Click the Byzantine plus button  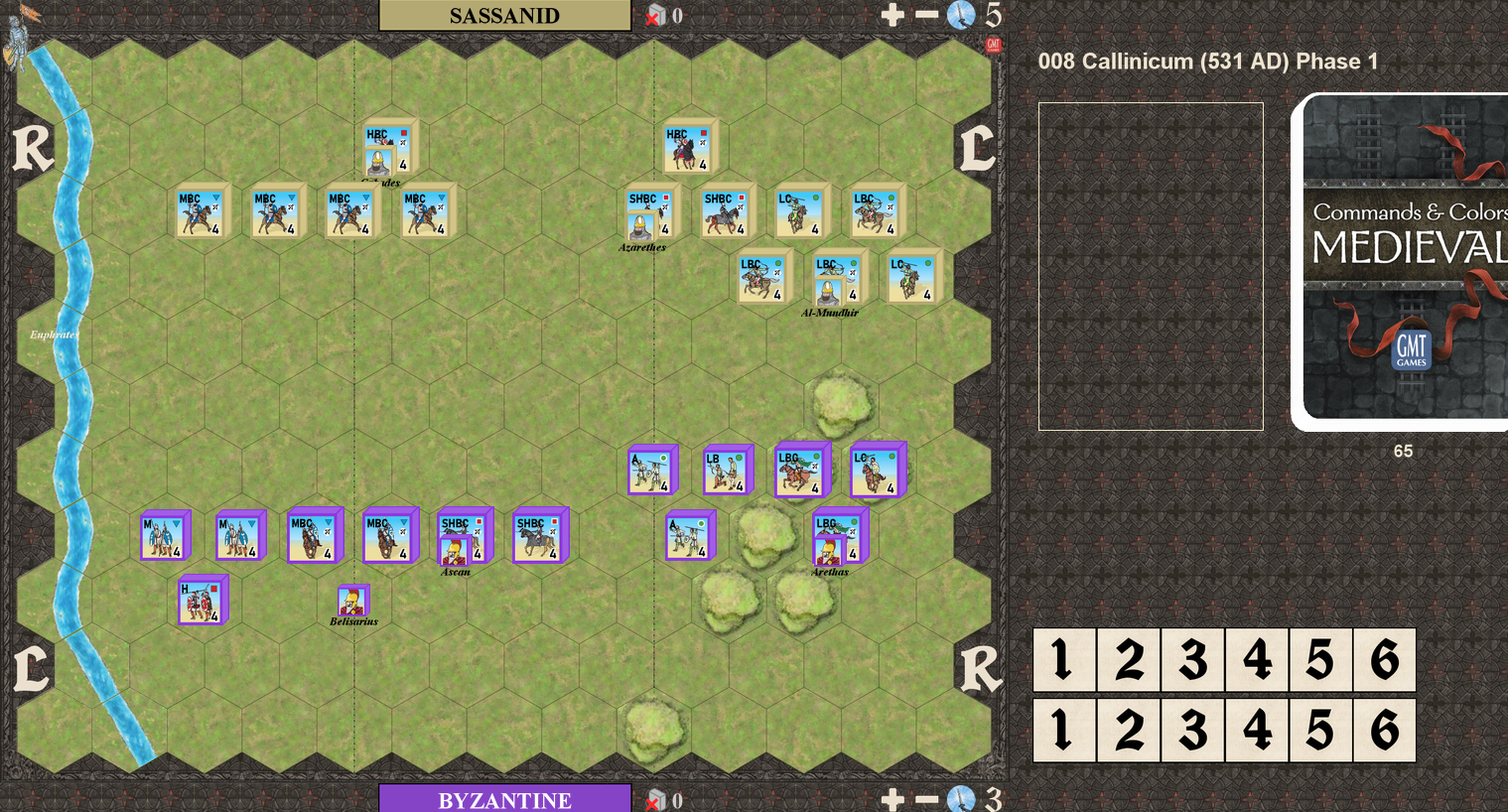891,799
